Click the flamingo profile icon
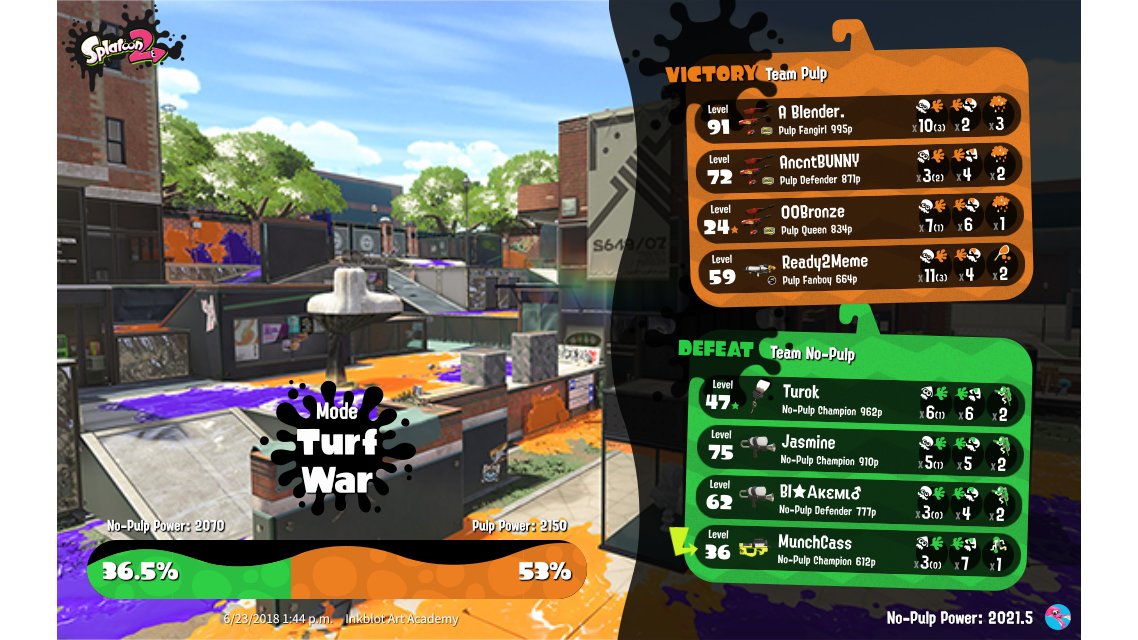Viewport: 1138px width, 640px height. coord(1057,617)
